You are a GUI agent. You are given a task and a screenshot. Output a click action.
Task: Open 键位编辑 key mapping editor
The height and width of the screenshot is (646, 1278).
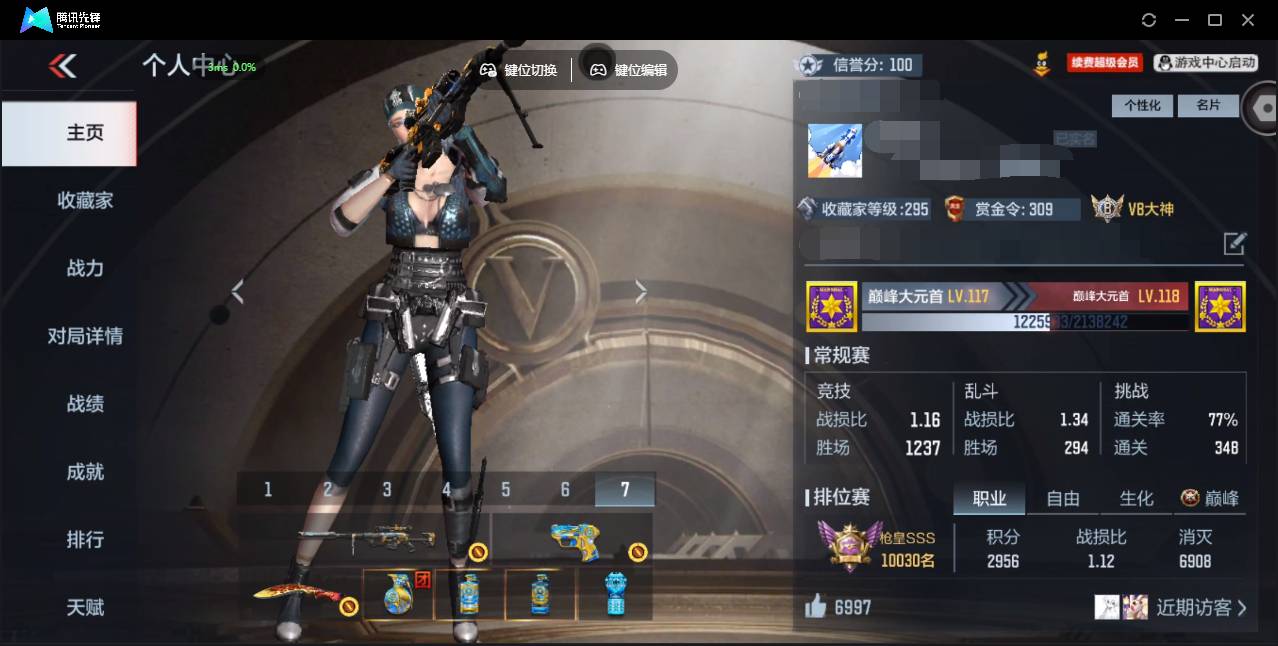(x=629, y=70)
